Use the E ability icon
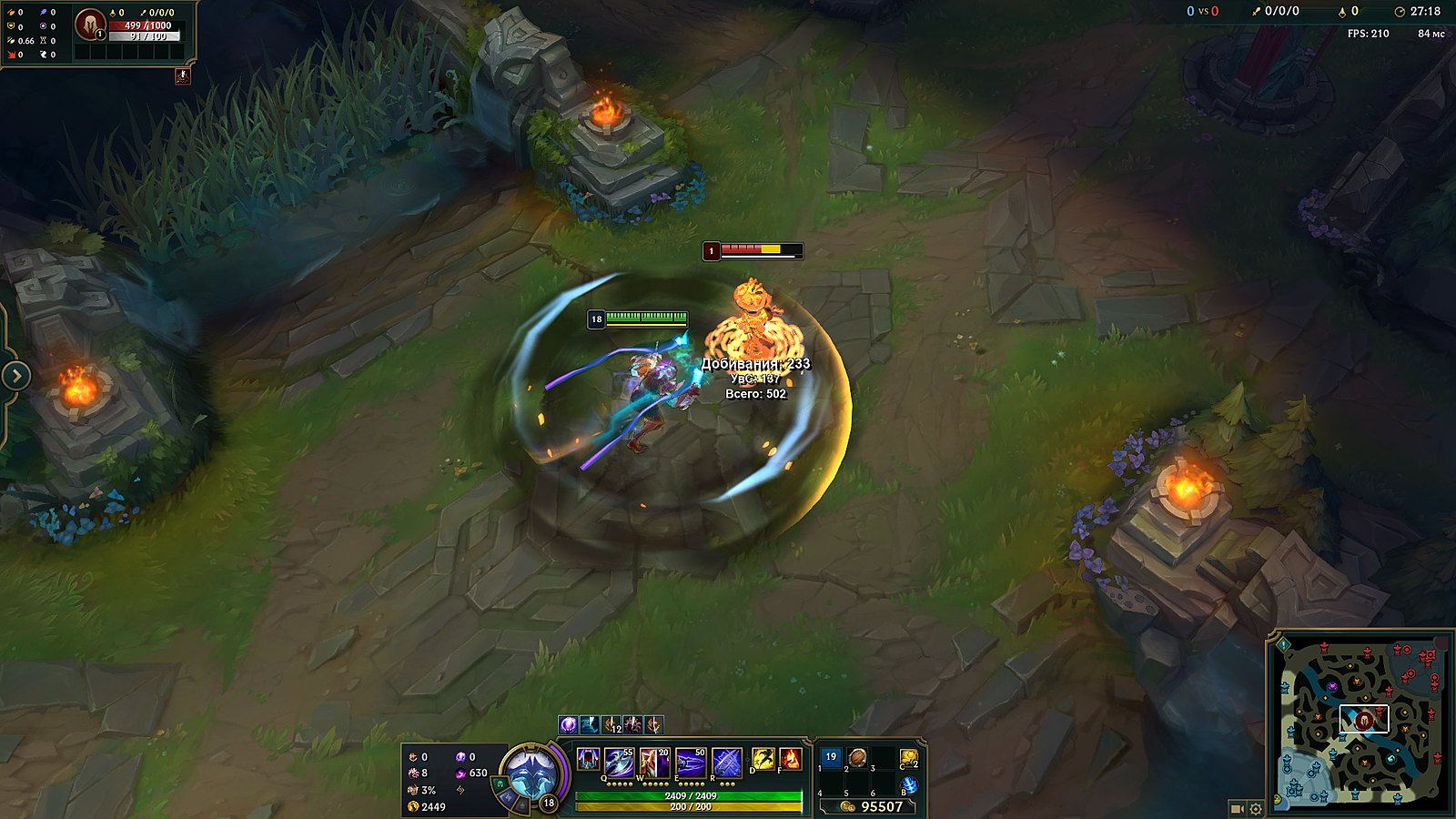The width and height of the screenshot is (1456, 819). 691,761
